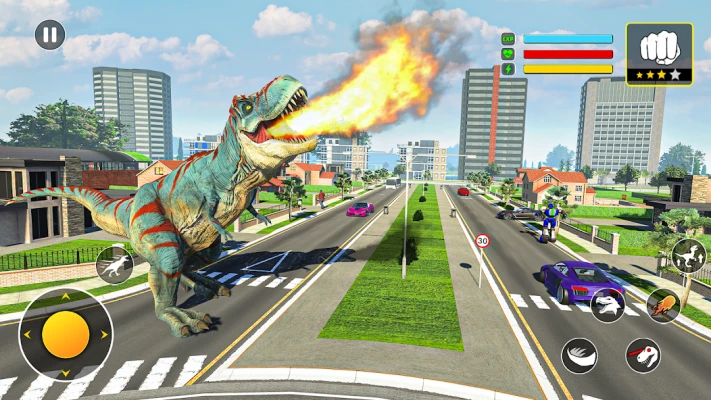
Task: Perform the claw swipe attack
Action: click(x=579, y=354)
